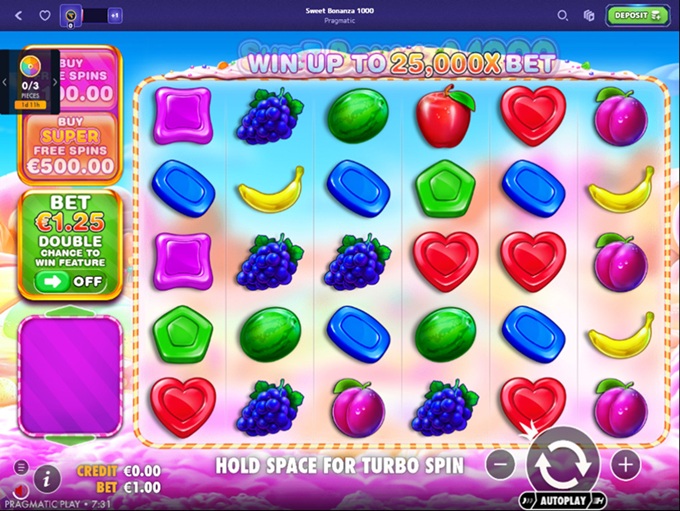Open the small hamburger settings menu
The image size is (680, 511).
point(21,467)
